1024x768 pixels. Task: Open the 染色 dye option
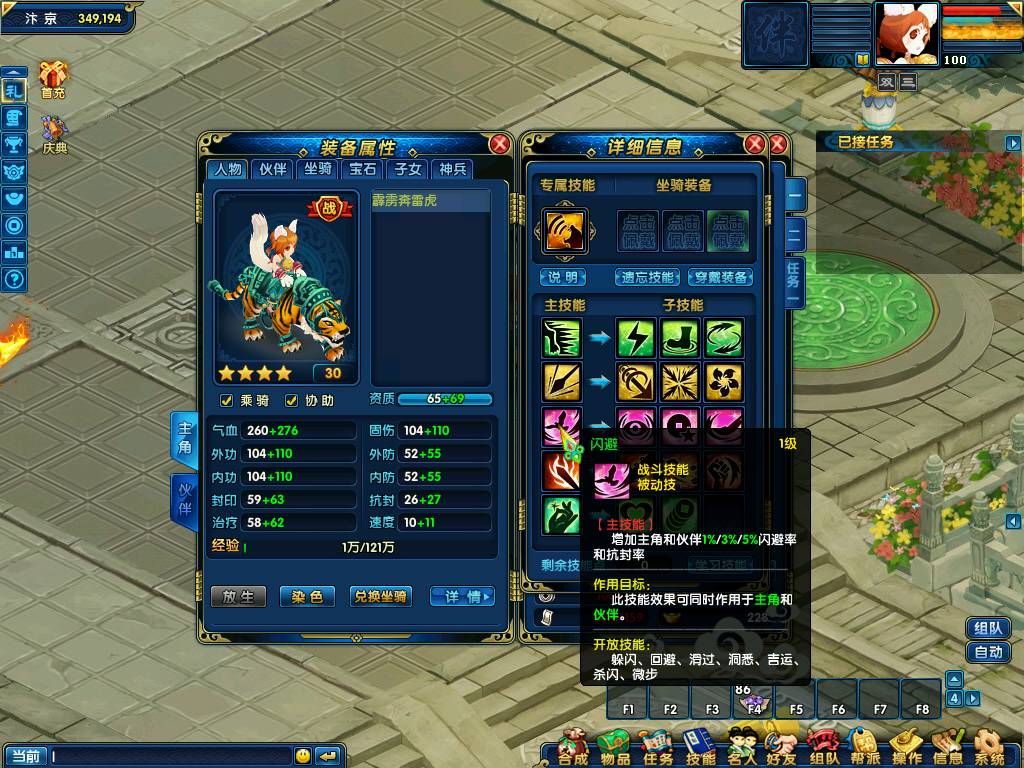307,597
